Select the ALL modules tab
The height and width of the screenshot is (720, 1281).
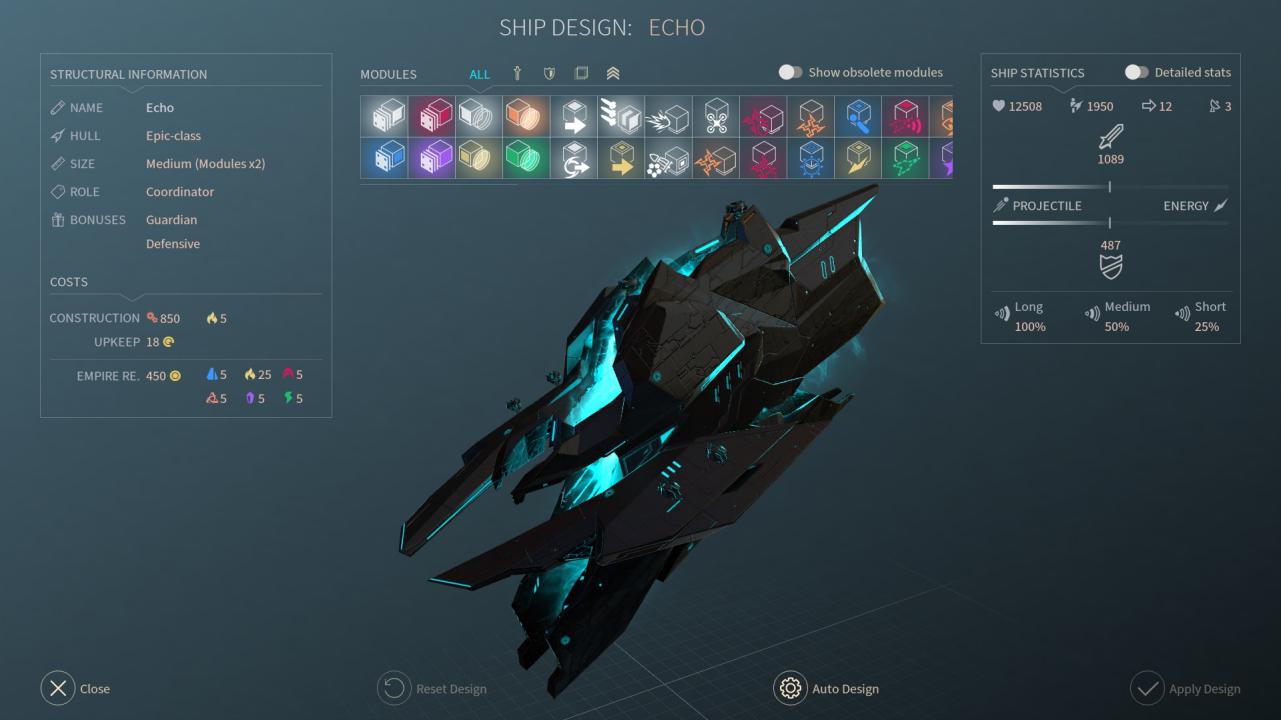click(480, 74)
